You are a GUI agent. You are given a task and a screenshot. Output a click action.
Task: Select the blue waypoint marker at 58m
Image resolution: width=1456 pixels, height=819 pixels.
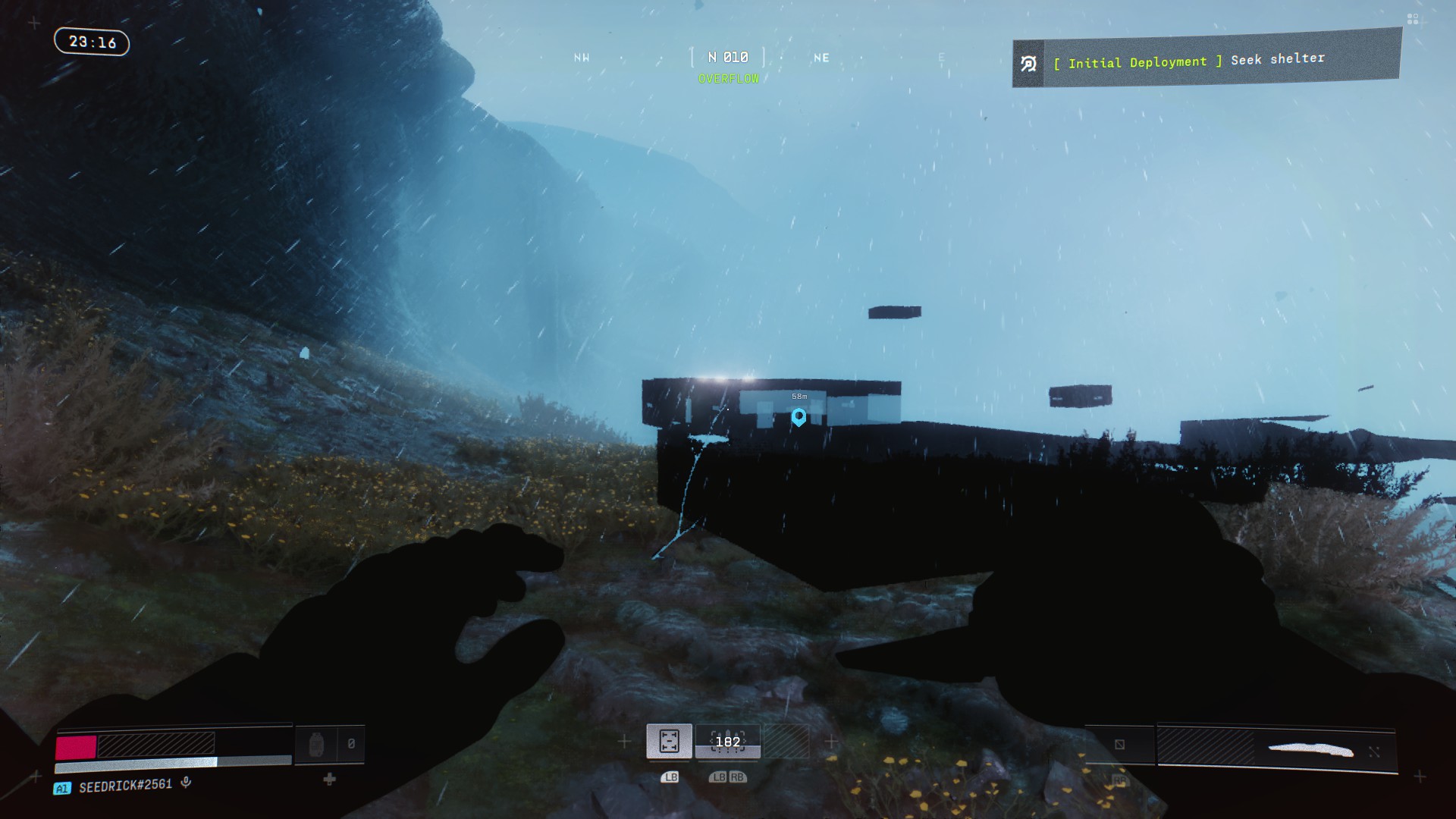pos(799,416)
